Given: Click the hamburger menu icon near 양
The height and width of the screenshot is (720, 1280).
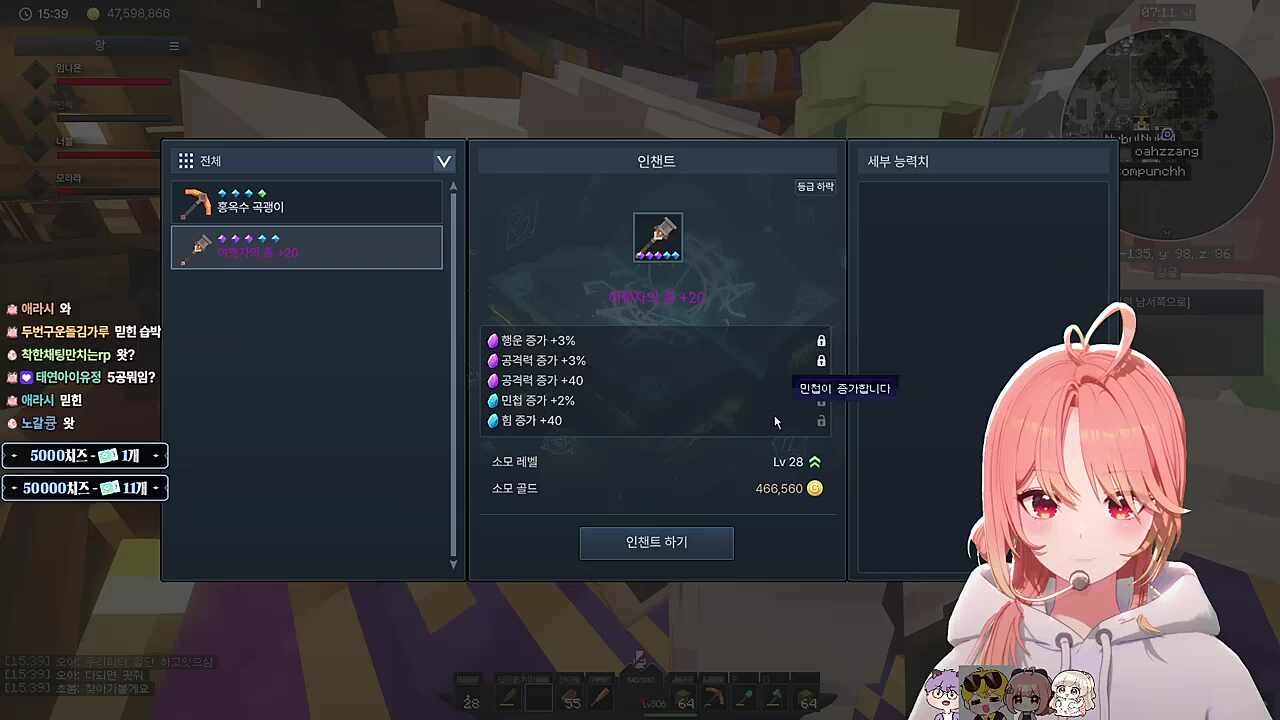Looking at the screenshot, I should pos(173,45).
